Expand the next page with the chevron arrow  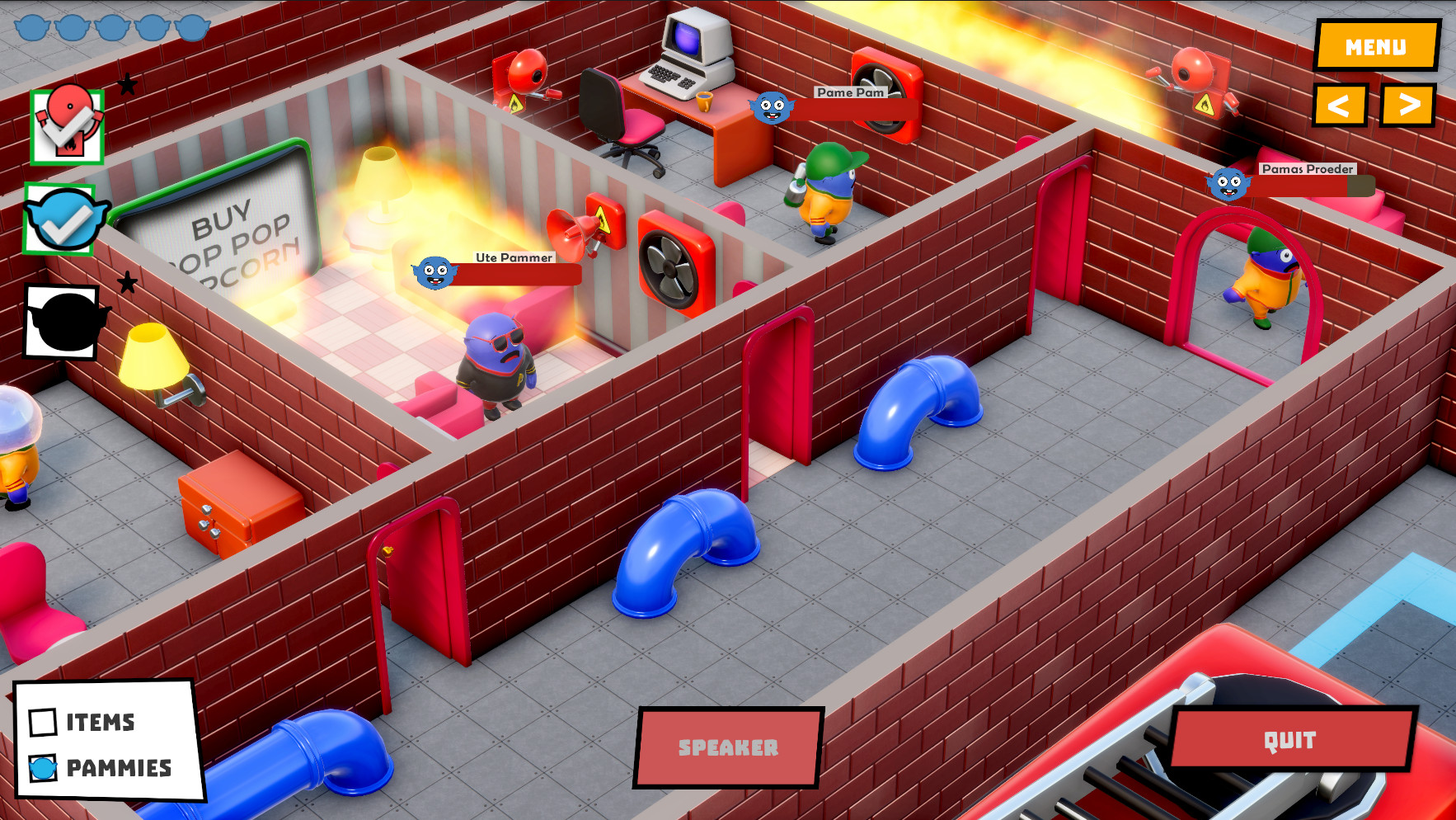[x=1408, y=103]
